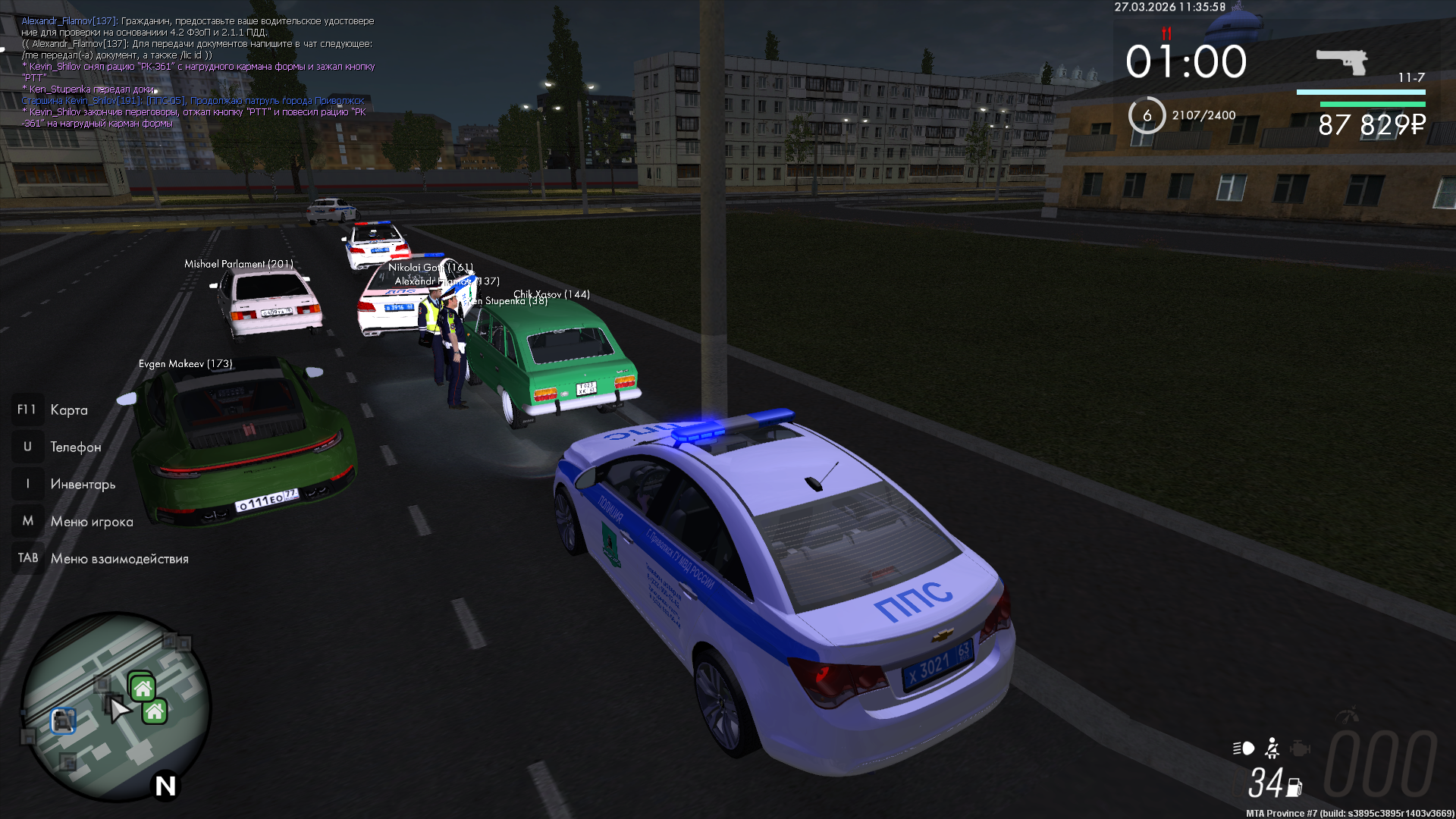Click the circular minimap
The height and width of the screenshot is (819, 1456).
click(x=115, y=707)
